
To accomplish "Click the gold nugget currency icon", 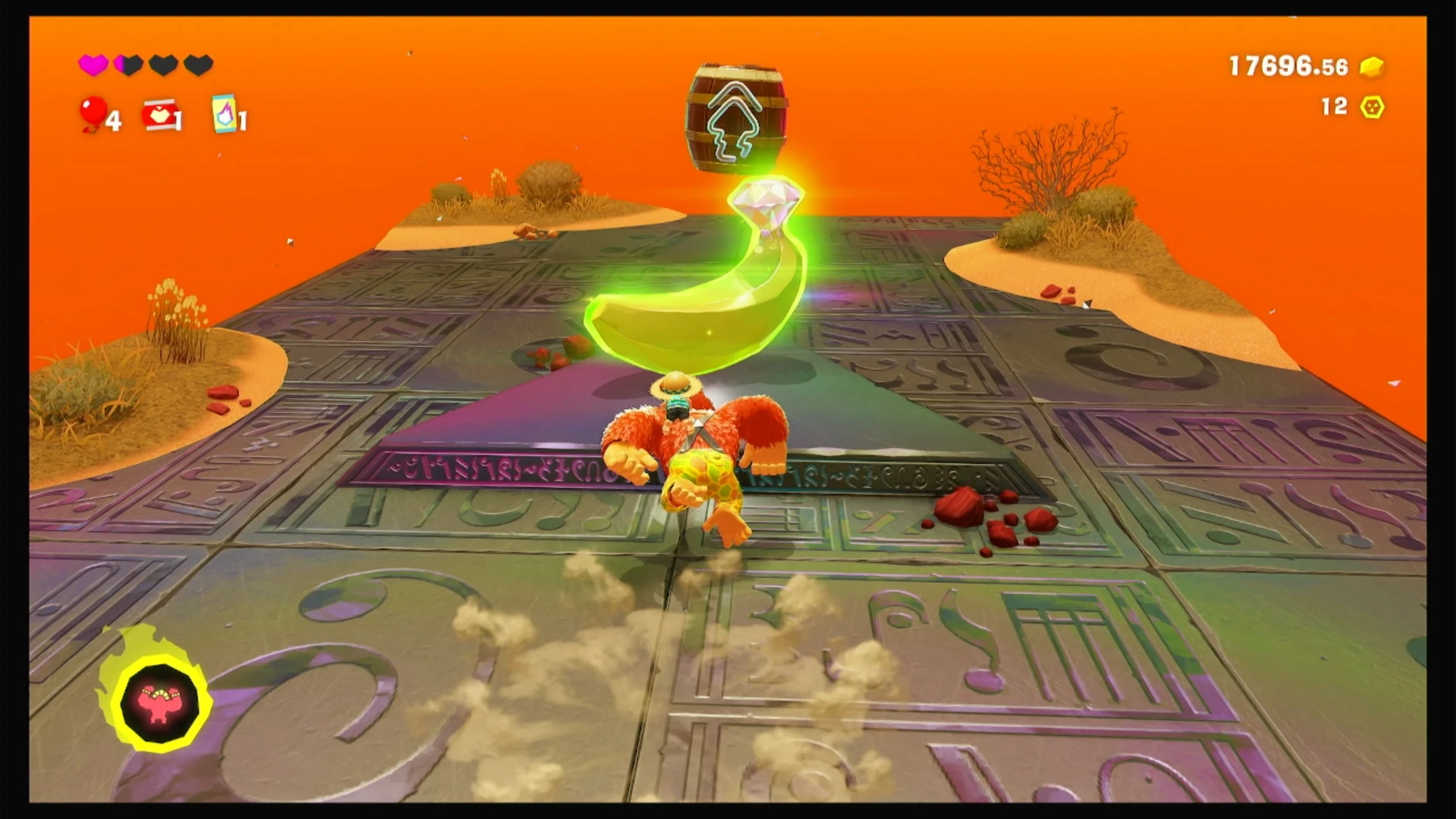I will [x=1372, y=67].
